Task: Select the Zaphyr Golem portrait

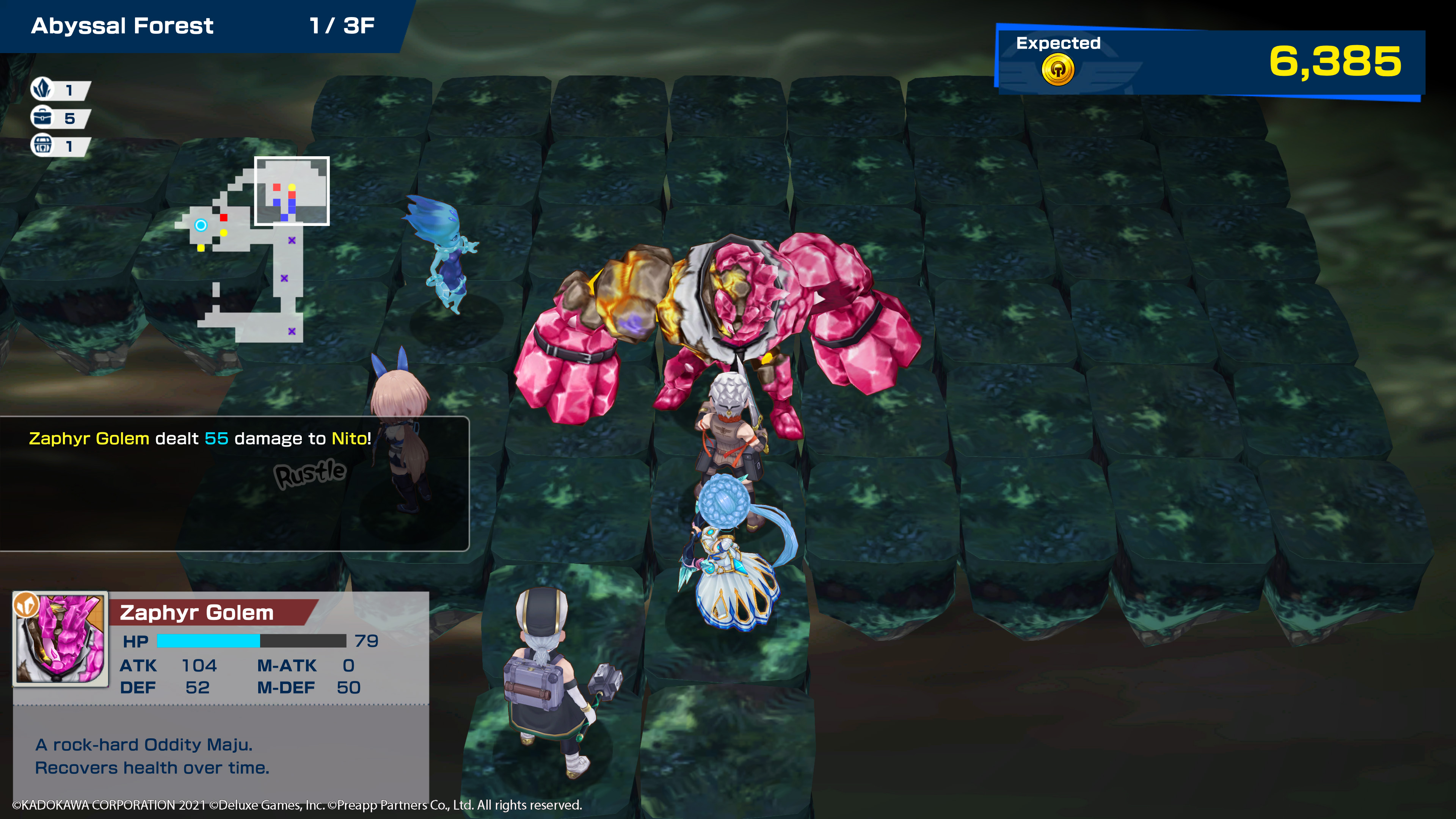Action: coord(61,639)
